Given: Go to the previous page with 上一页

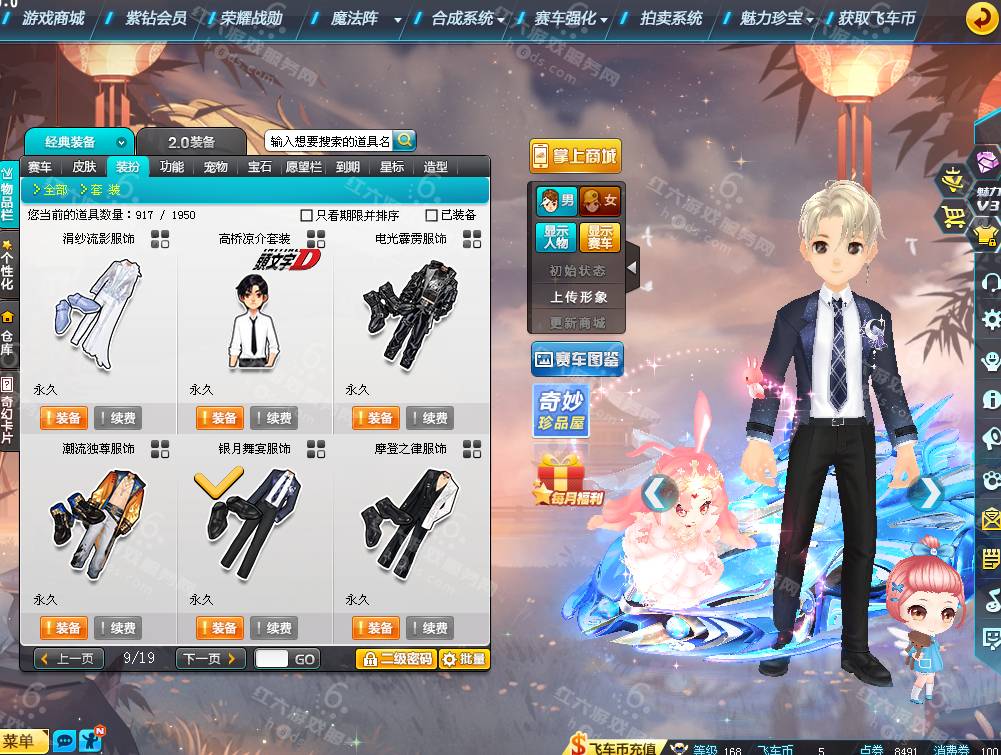Looking at the screenshot, I should click(x=69, y=659).
